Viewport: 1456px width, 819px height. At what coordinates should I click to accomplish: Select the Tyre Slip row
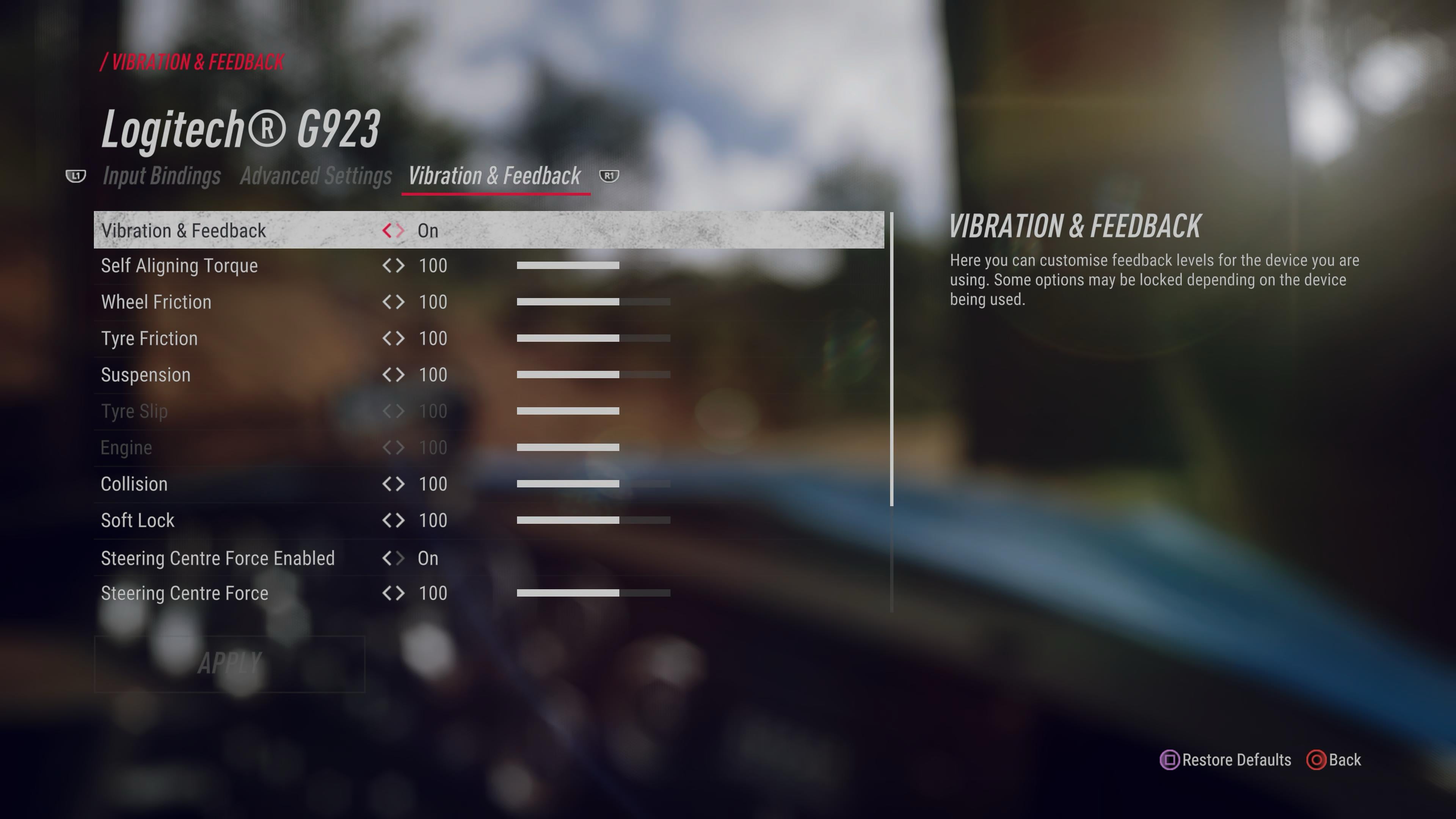click(x=135, y=411)
